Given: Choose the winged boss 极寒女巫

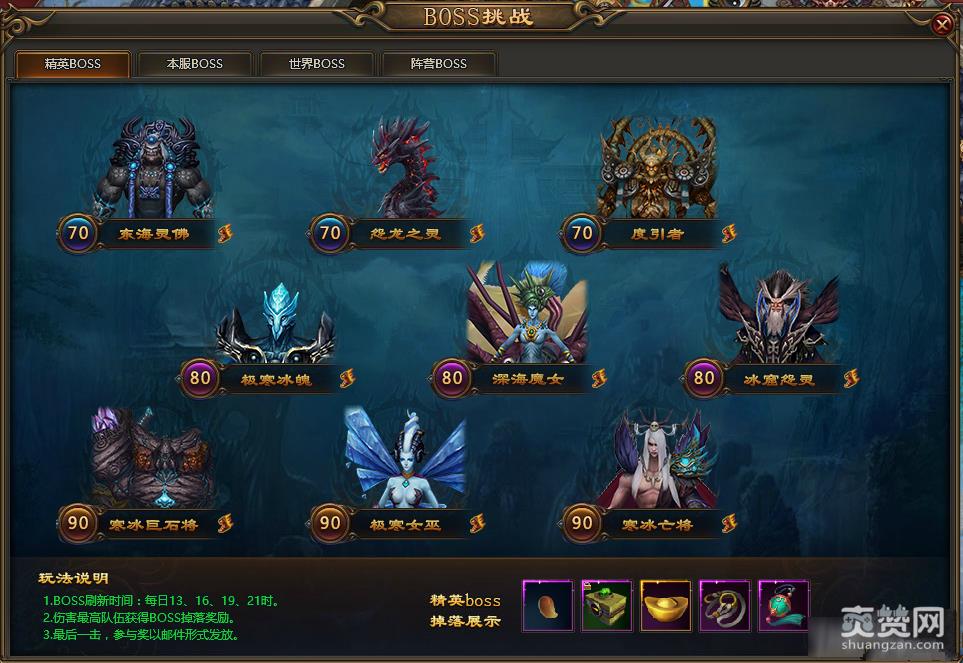Looking at the screenshot, I should (x=405, y=462).
